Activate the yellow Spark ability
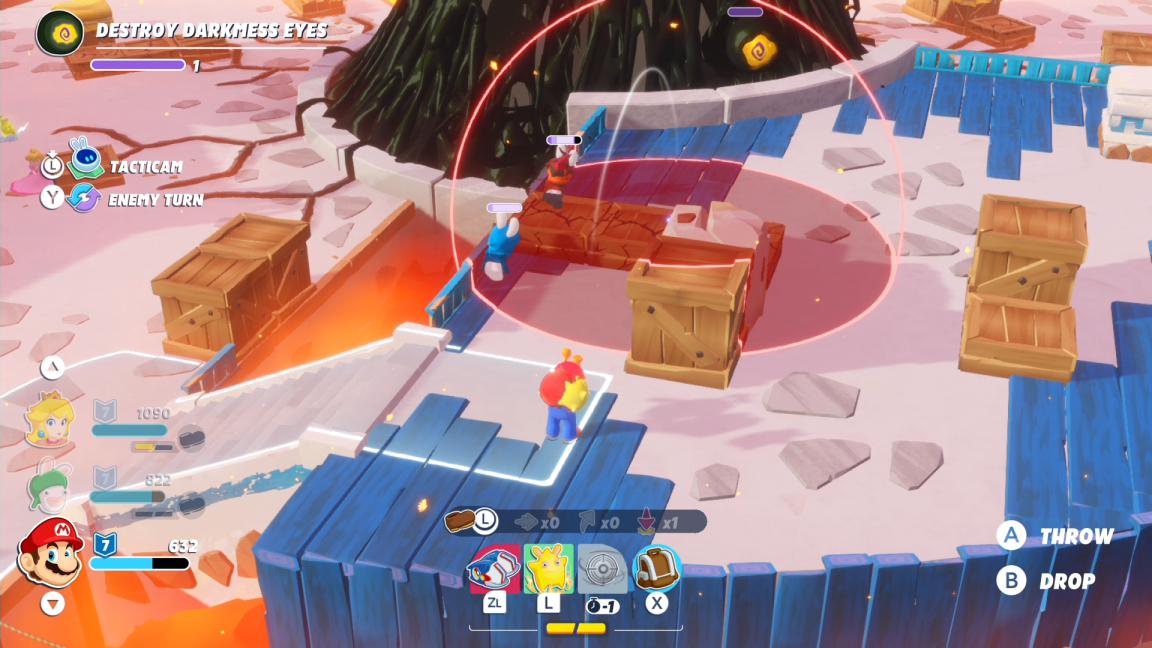 548,568
